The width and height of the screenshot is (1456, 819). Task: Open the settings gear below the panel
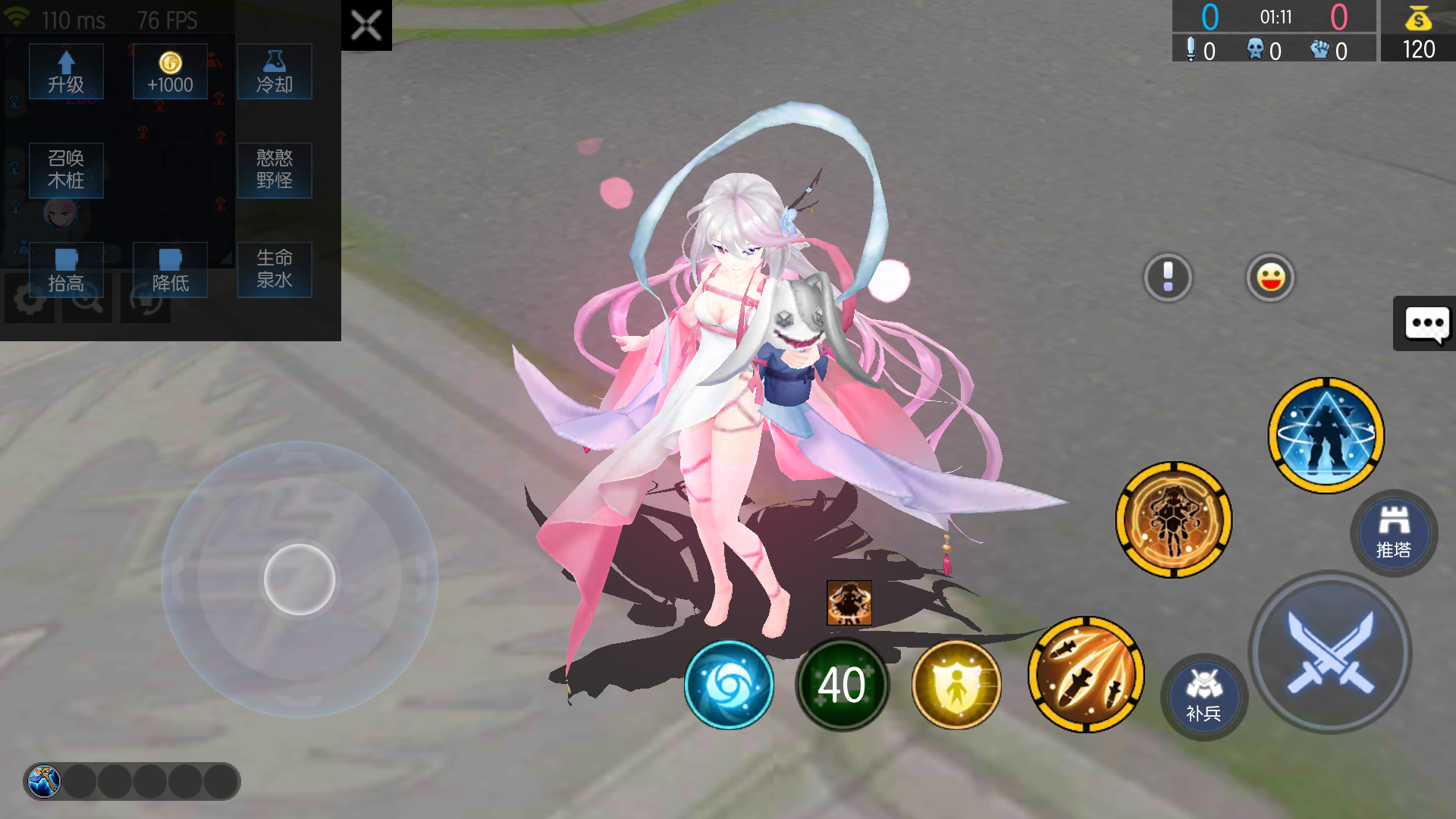click(29, 298)
